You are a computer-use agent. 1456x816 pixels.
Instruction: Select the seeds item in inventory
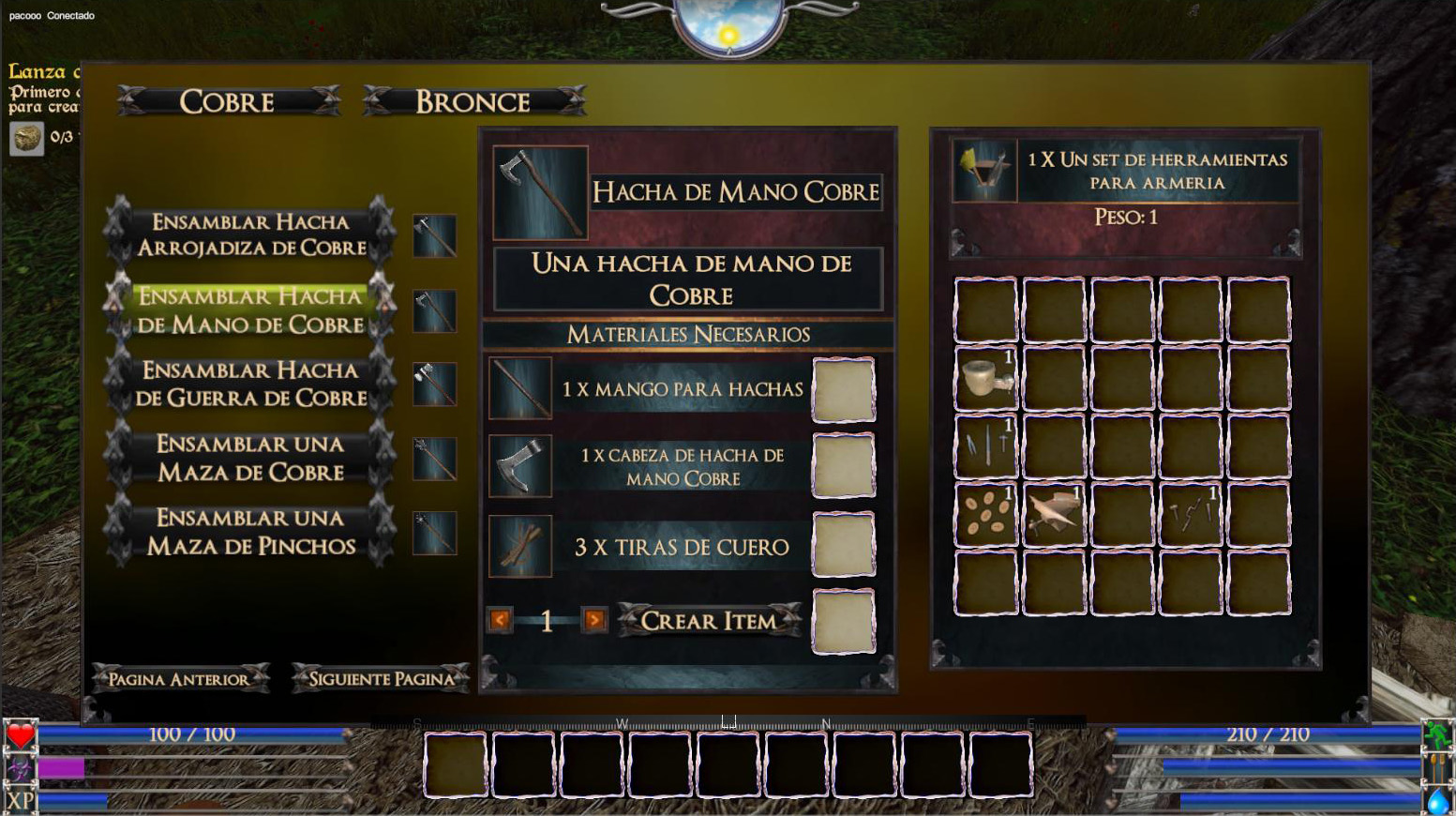tap(985, 514)
